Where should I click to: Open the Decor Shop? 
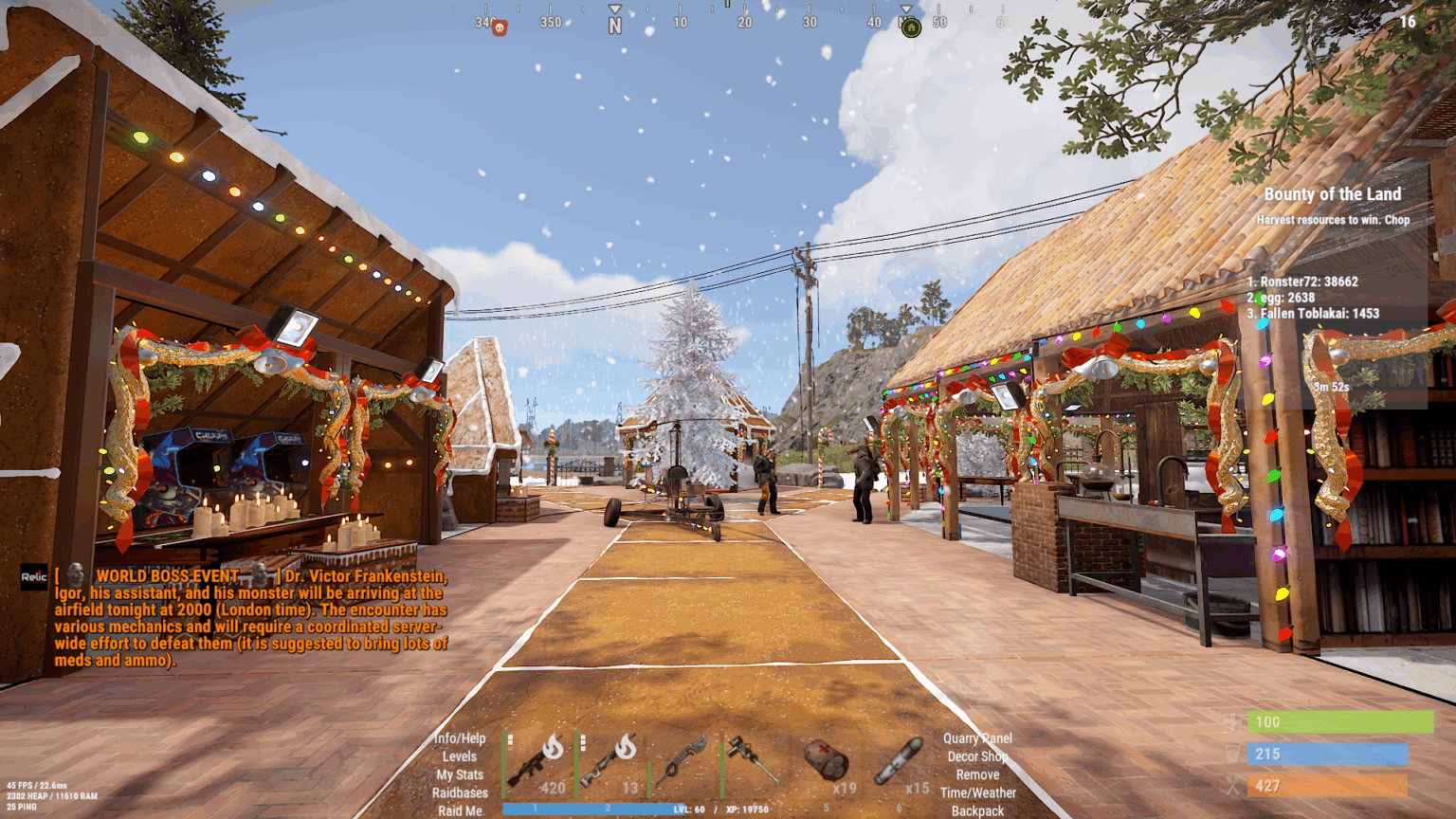[x=977, y=757]
